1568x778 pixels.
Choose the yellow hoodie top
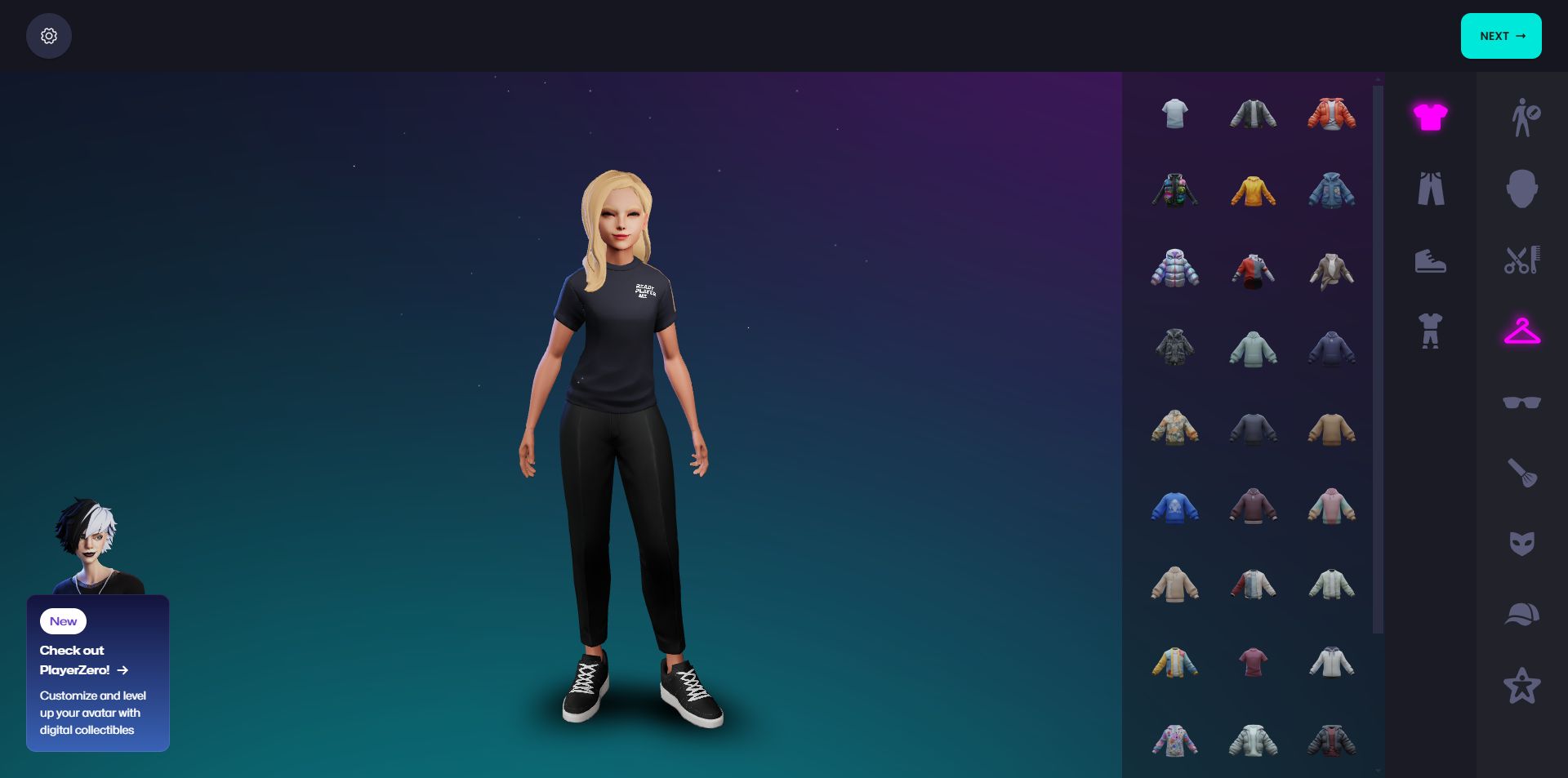point(1253,192)
